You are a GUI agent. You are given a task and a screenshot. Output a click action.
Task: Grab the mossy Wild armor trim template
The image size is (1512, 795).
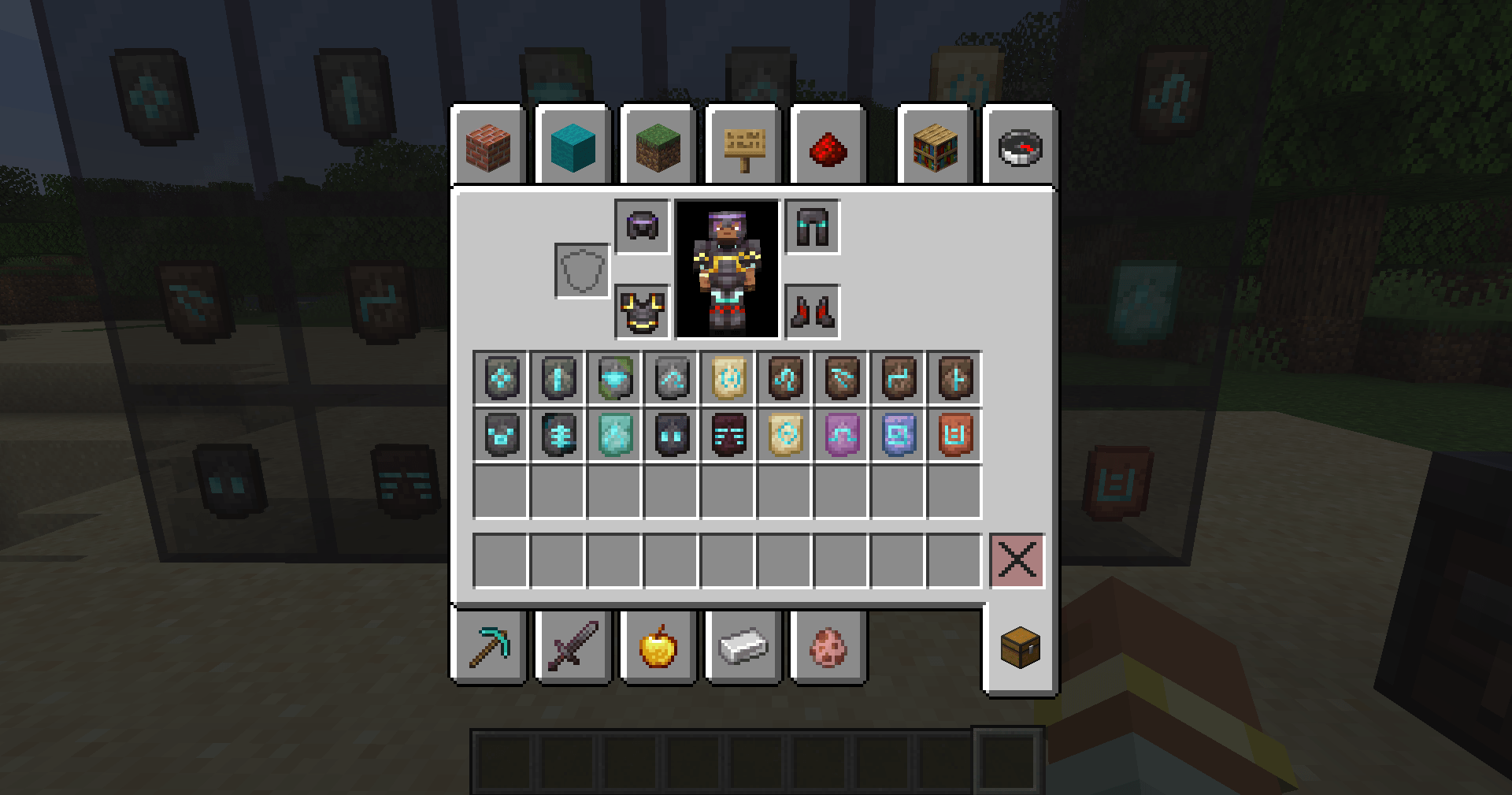pos(614,377)
